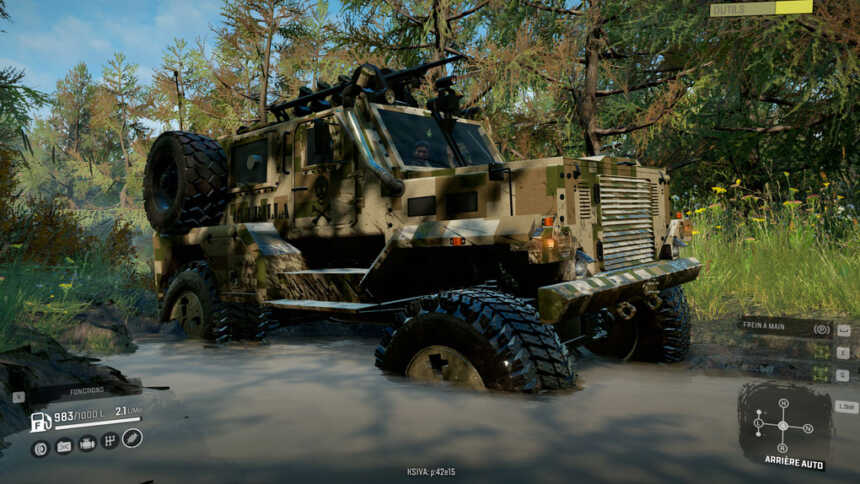Shift the gearbox to N
Viewport: 860px width, 484px height.
807,428
